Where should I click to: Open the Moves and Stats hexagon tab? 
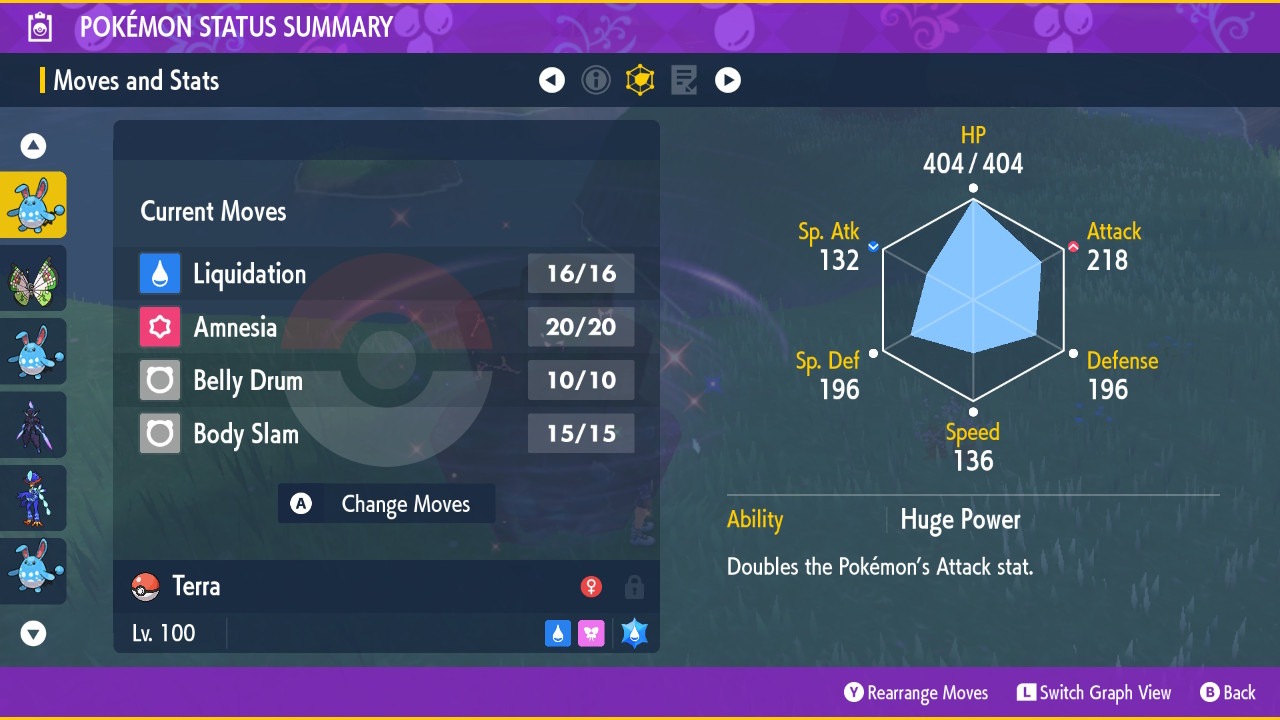640,80
